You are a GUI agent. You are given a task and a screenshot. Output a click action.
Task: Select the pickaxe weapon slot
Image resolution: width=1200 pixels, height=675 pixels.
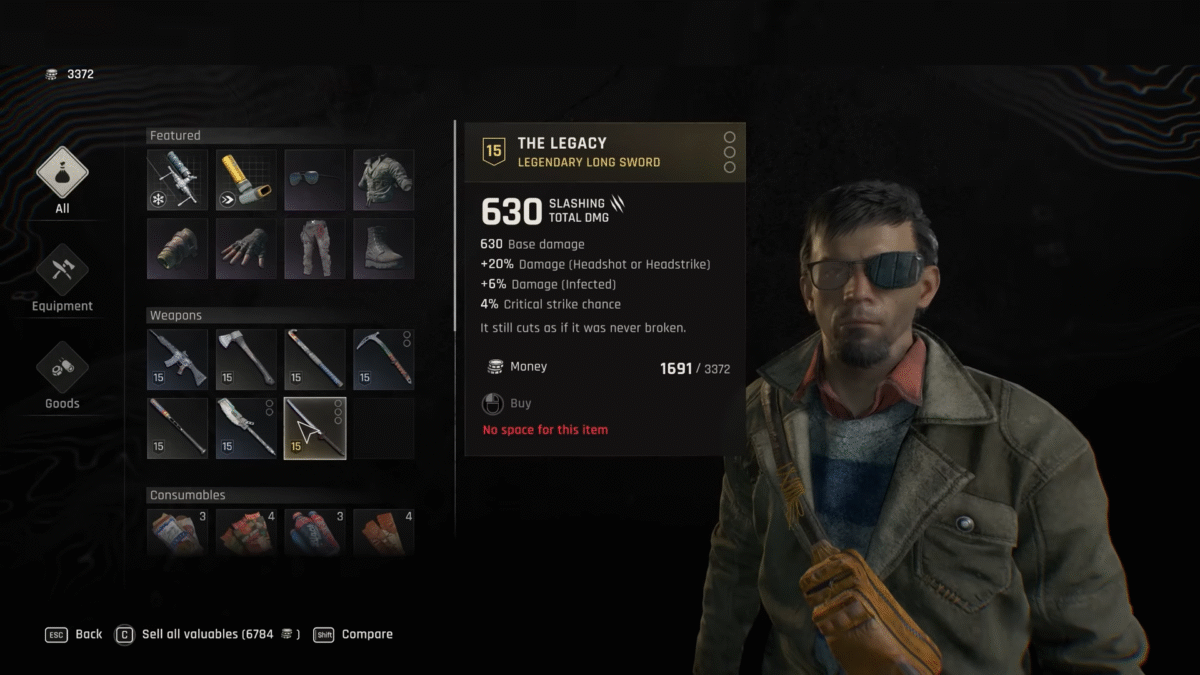pos(384,359)
